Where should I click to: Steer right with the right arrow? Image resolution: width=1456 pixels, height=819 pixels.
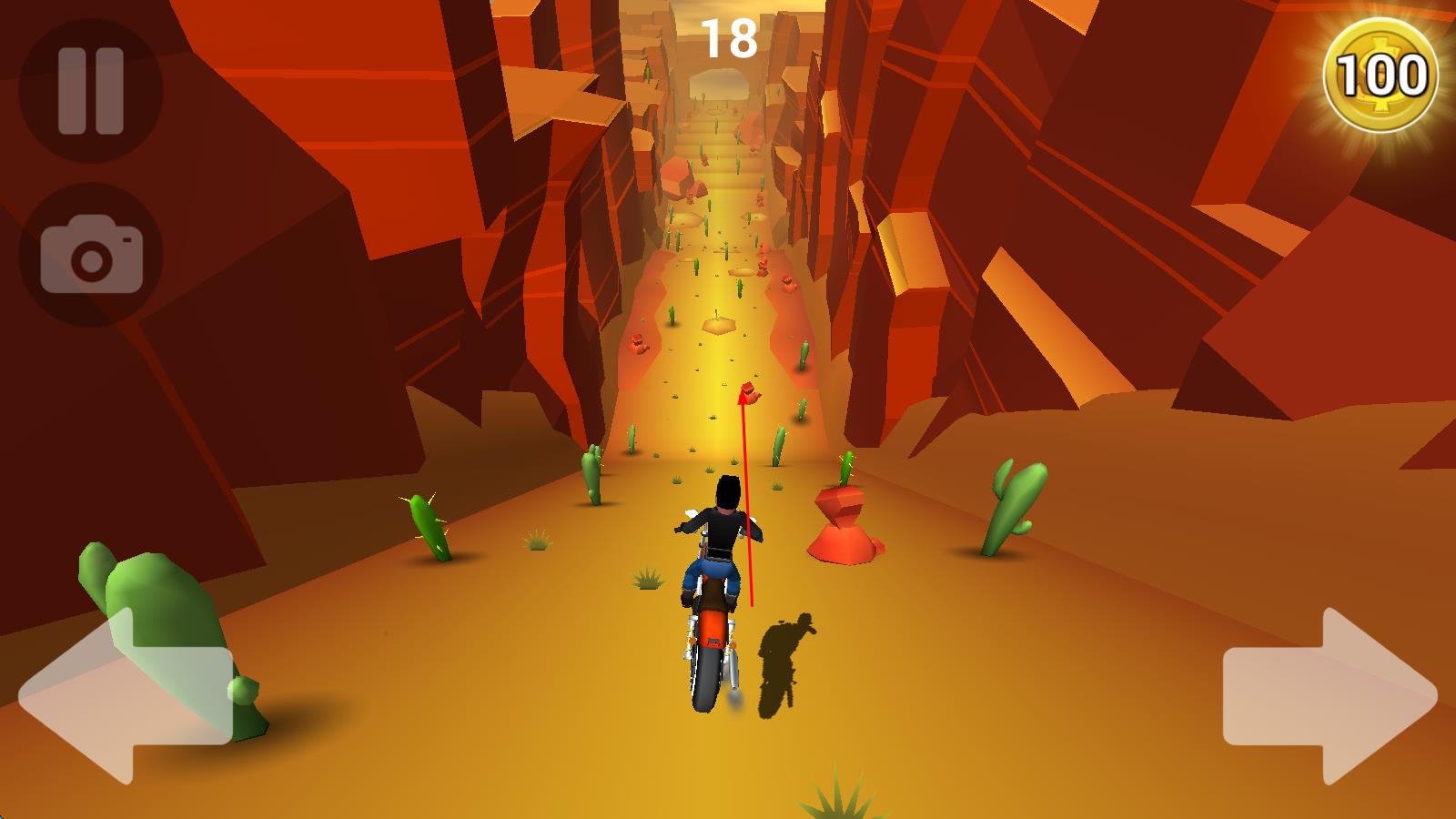(1330, 696)
